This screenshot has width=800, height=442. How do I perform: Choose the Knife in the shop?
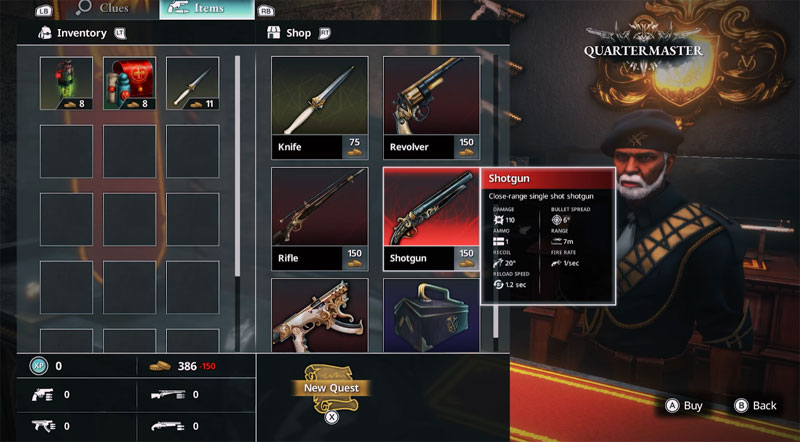[x=319, y=108]
